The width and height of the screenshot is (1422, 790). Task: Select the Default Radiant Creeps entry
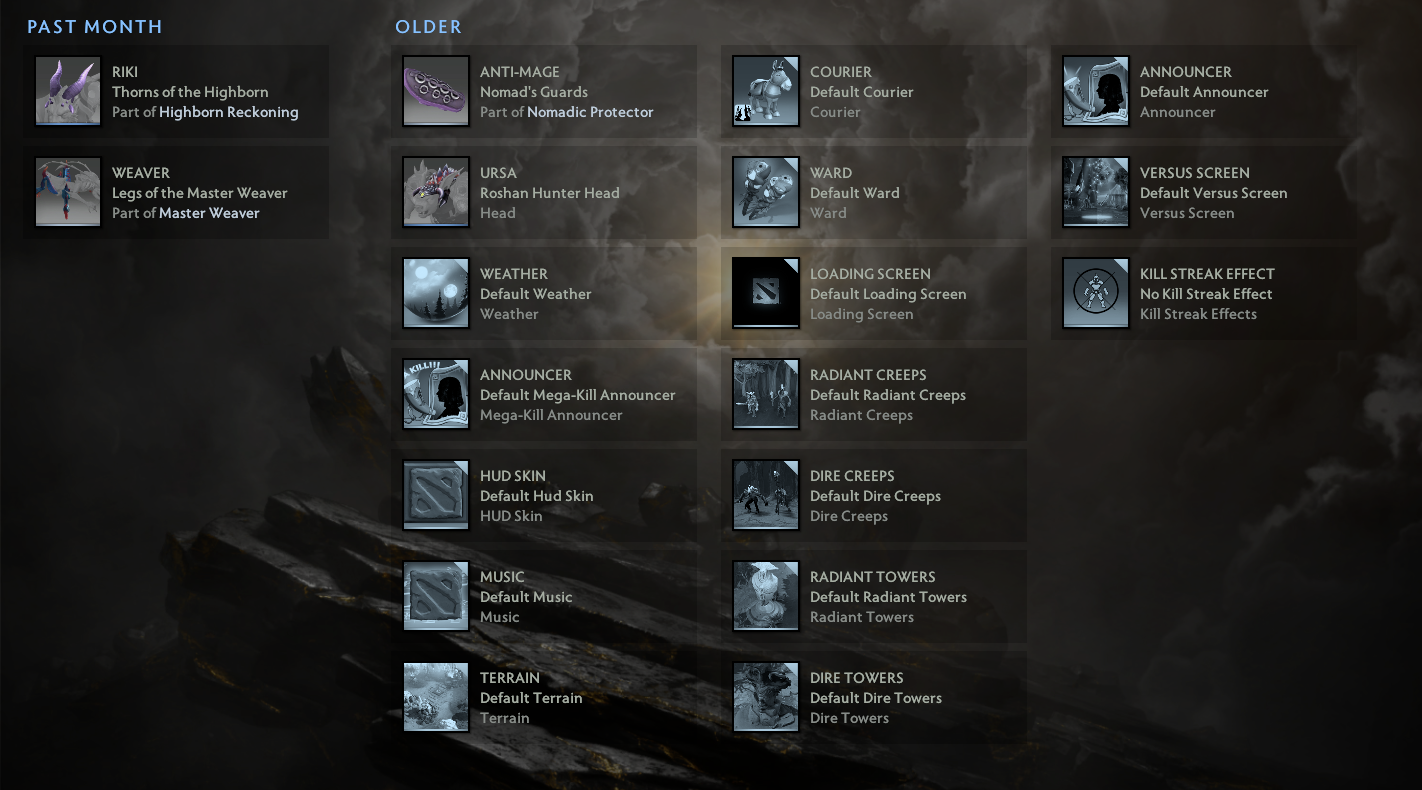click(765, 394)
